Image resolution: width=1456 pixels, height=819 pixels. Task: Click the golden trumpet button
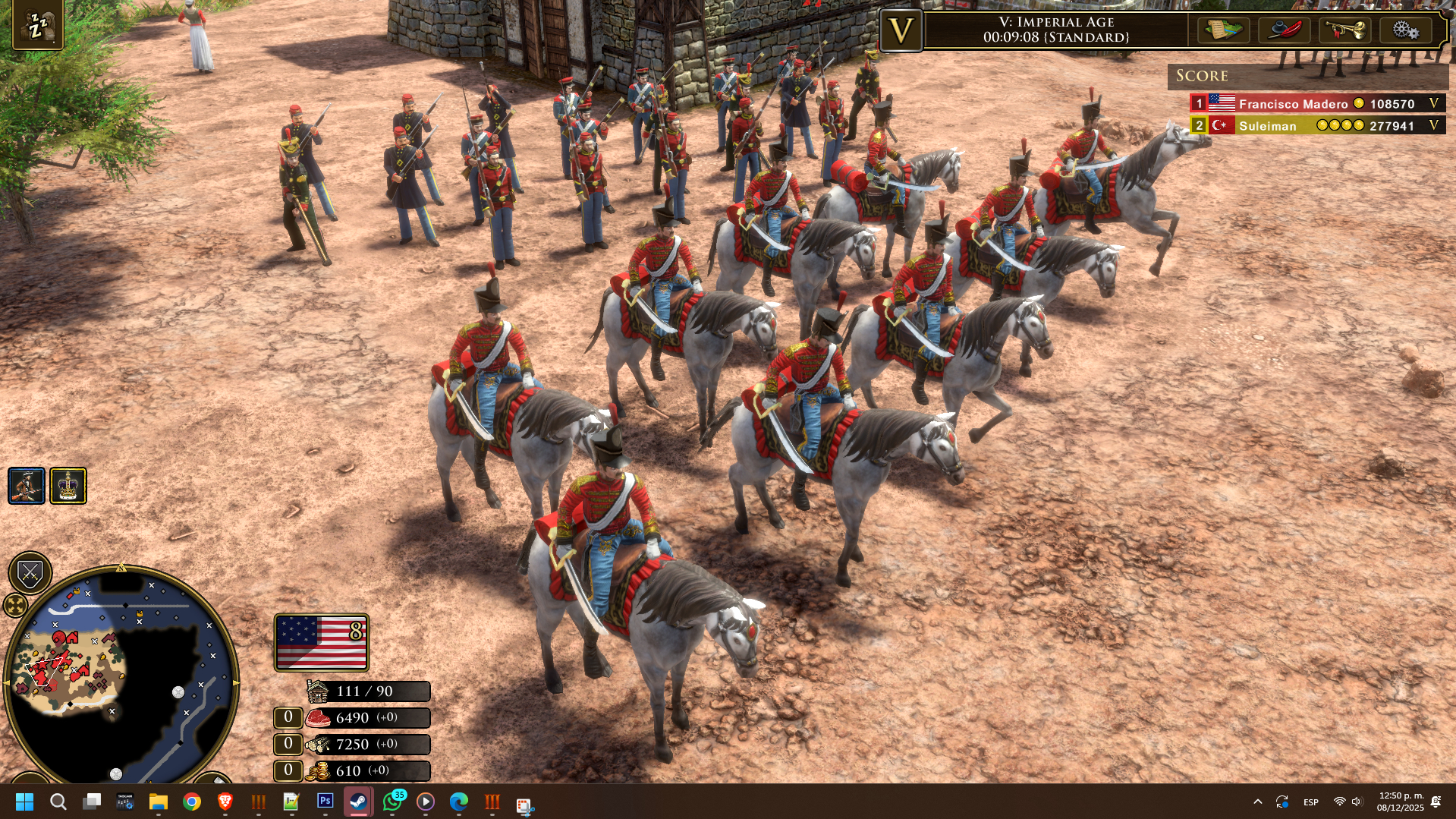click(1344, 30)
